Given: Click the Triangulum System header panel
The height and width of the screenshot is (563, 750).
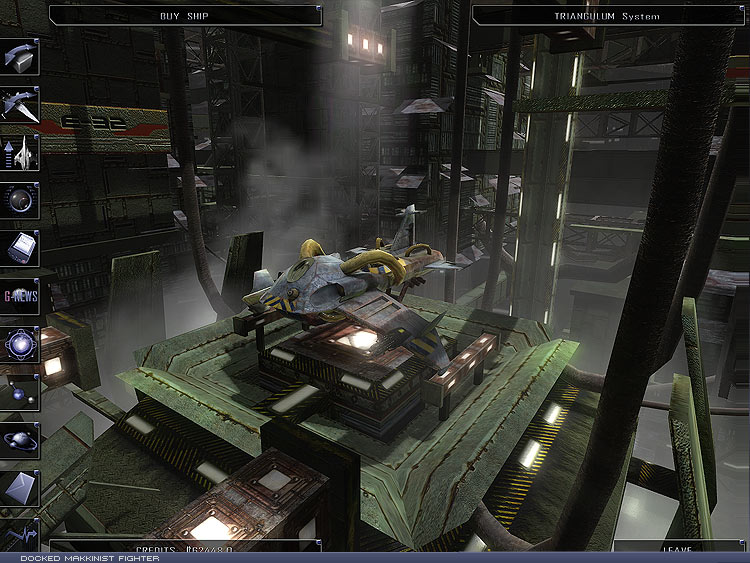Looking at the screenshot, I should click(606, 16).
